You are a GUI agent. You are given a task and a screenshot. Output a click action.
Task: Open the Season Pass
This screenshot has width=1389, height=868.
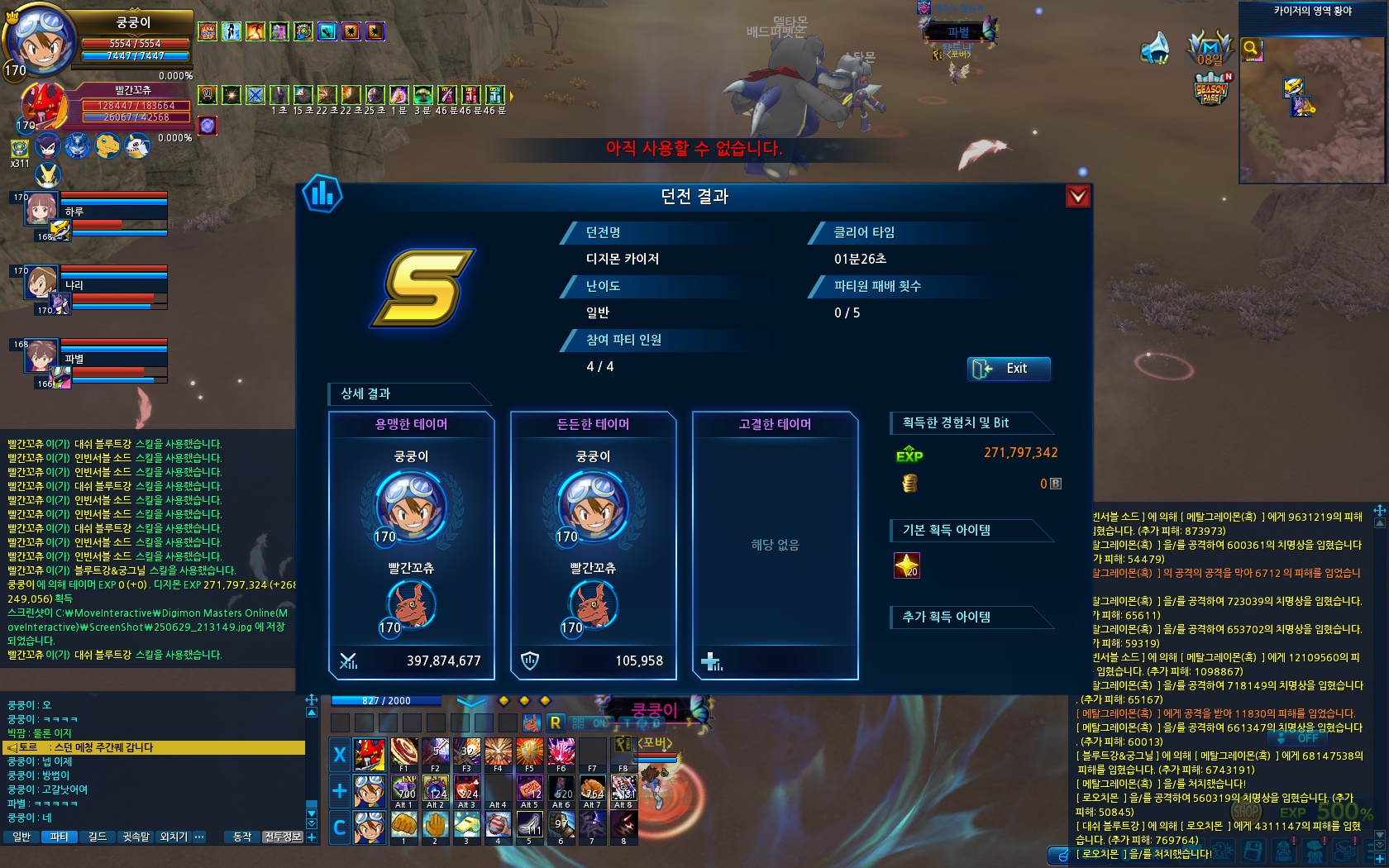[x=1210, y=89]
